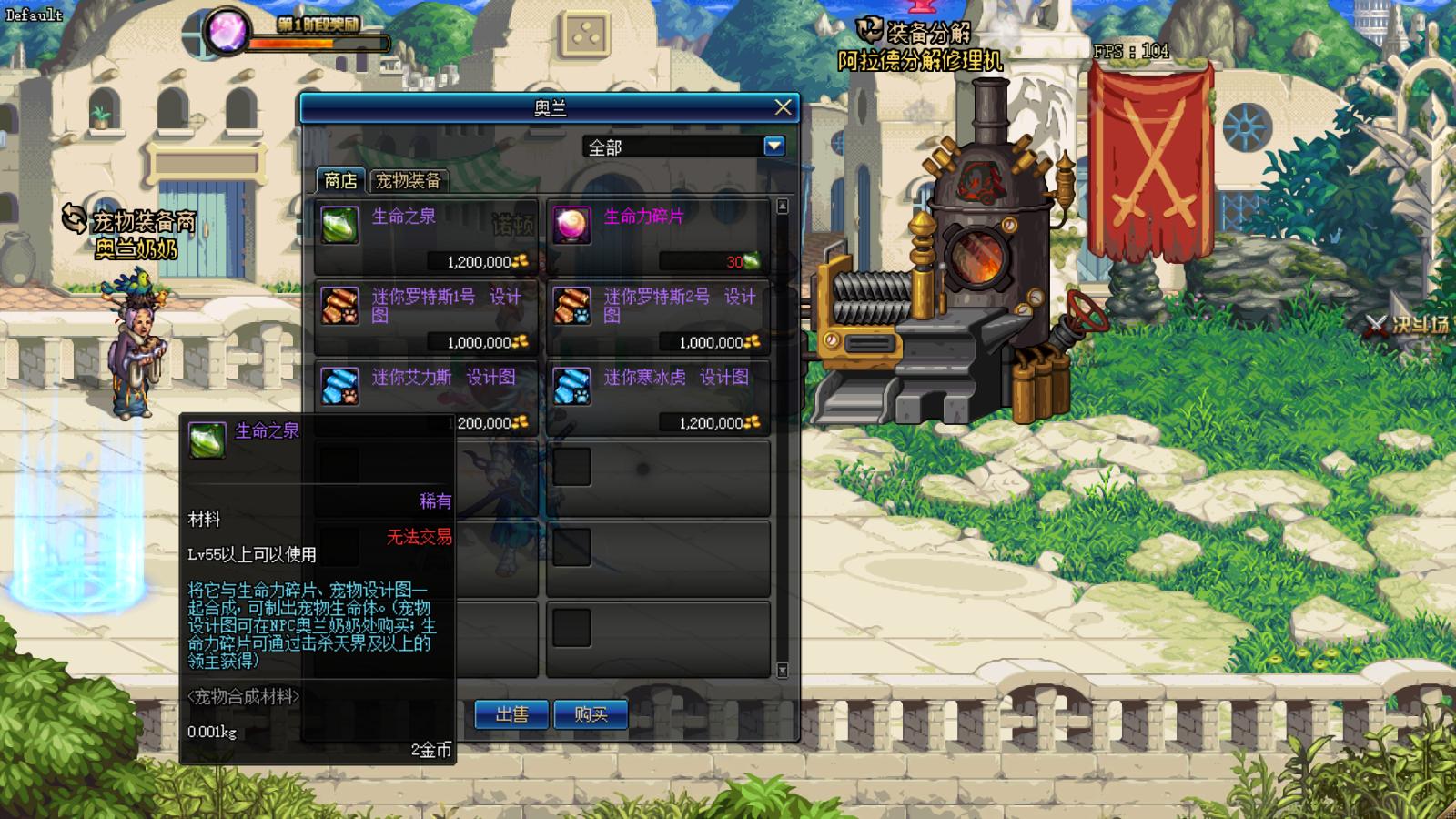Click the 出售 sell button
This screenshot has width=1456, height=819.
coord(511,714)
